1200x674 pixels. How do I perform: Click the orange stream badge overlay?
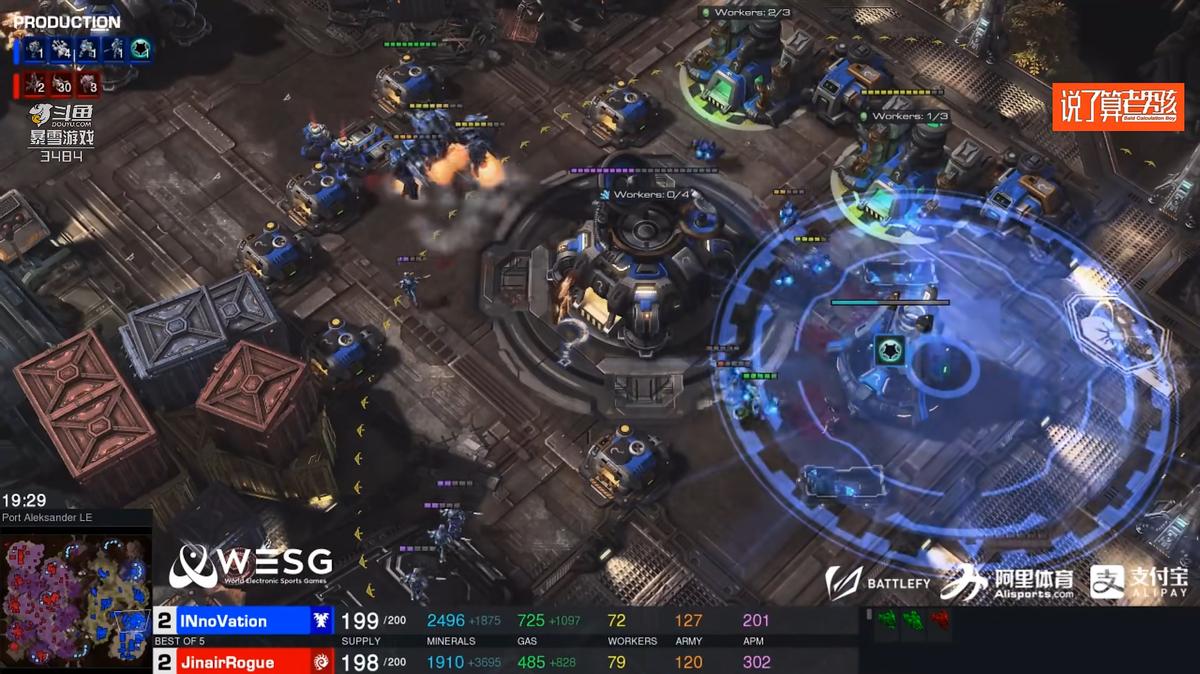1117,106
